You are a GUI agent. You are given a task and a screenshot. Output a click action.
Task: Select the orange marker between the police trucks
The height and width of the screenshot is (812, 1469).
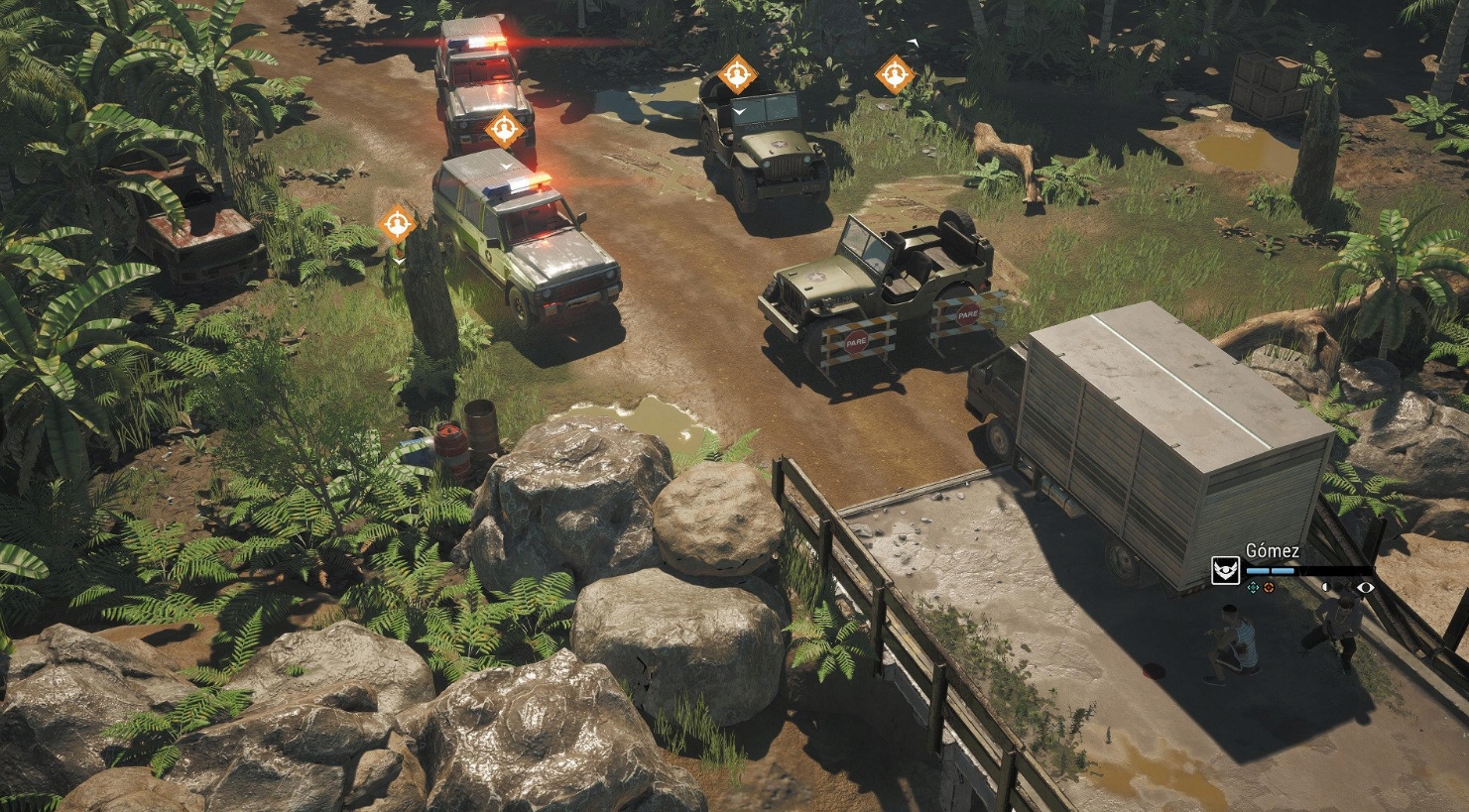pyautogui.click(x=504, y=129)
